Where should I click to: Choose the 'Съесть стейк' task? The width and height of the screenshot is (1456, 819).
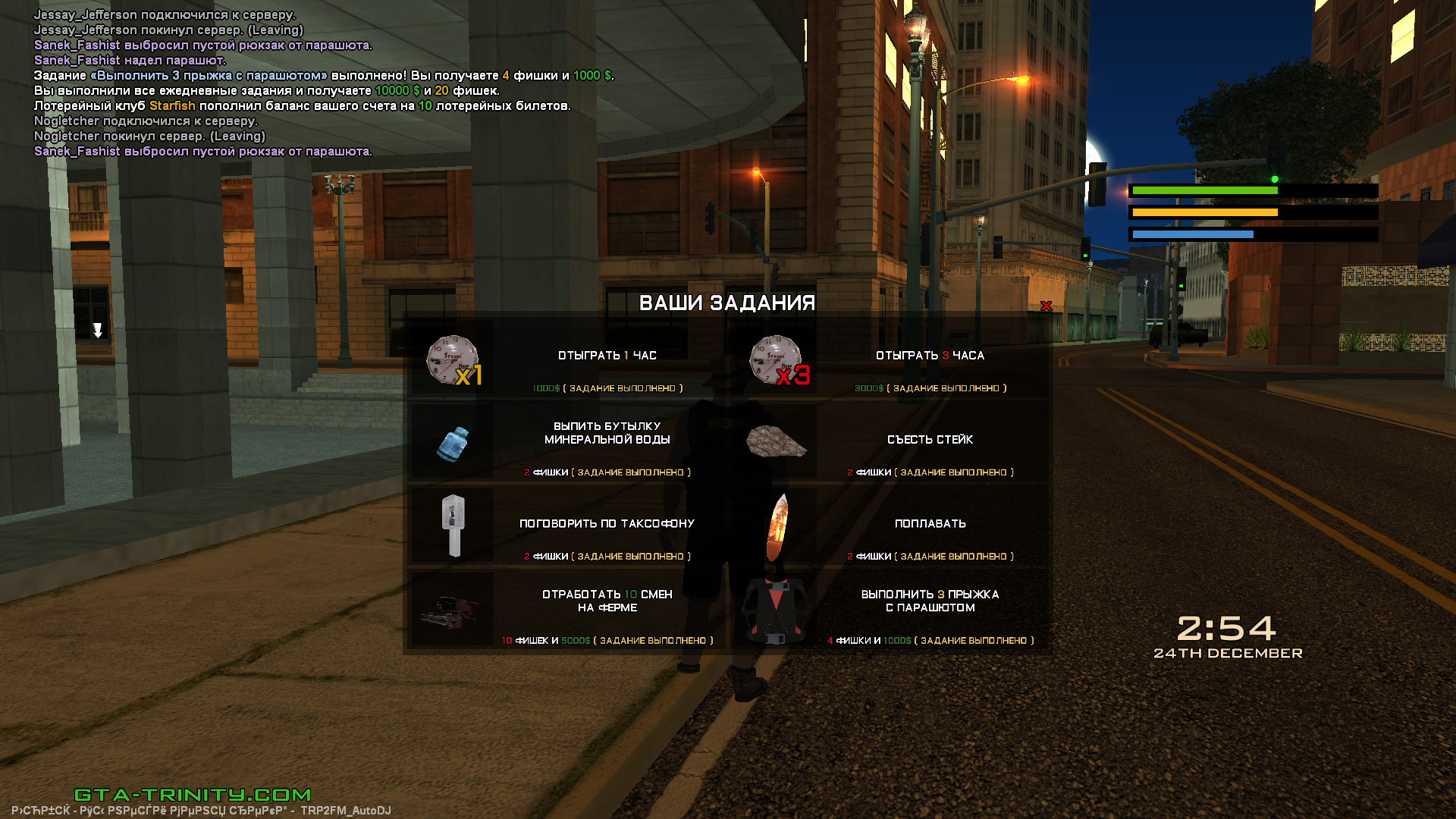930,440
